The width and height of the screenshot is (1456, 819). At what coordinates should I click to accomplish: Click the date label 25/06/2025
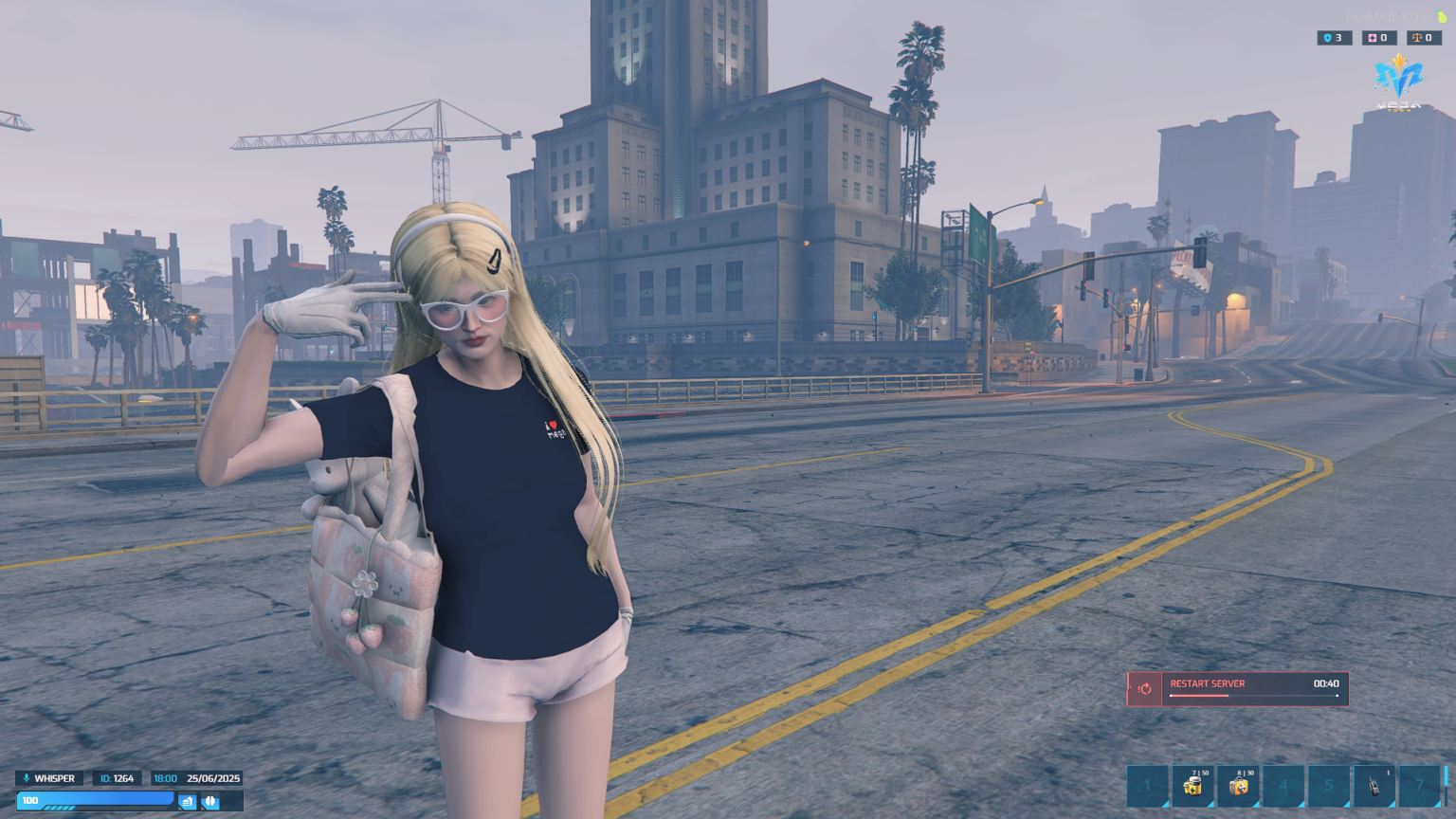(x=213, y=778)
